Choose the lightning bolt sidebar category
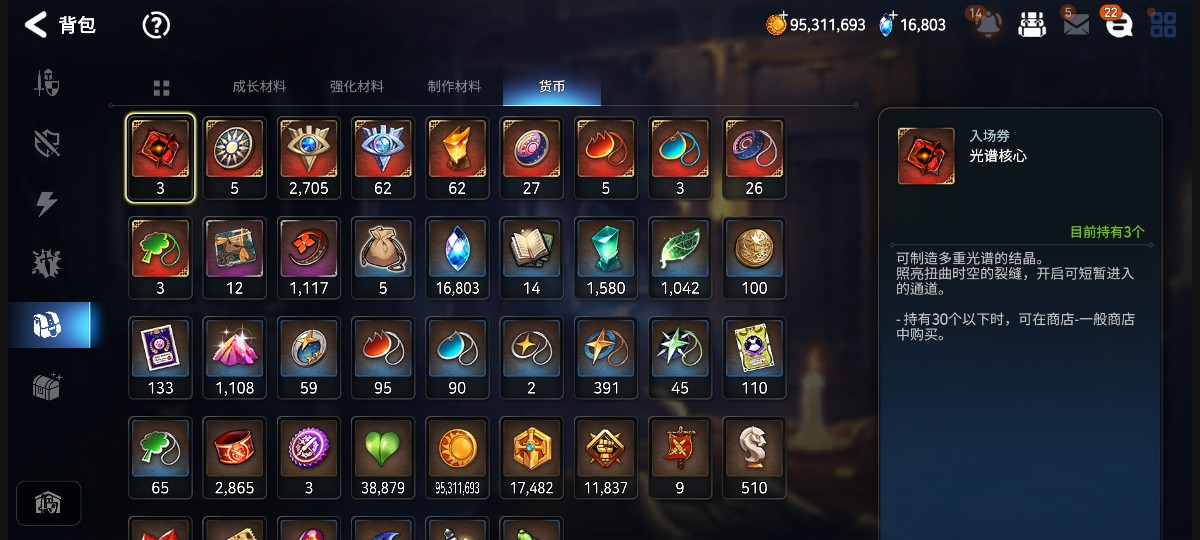This screenshot has width=1200, height=540. [47, 204]
